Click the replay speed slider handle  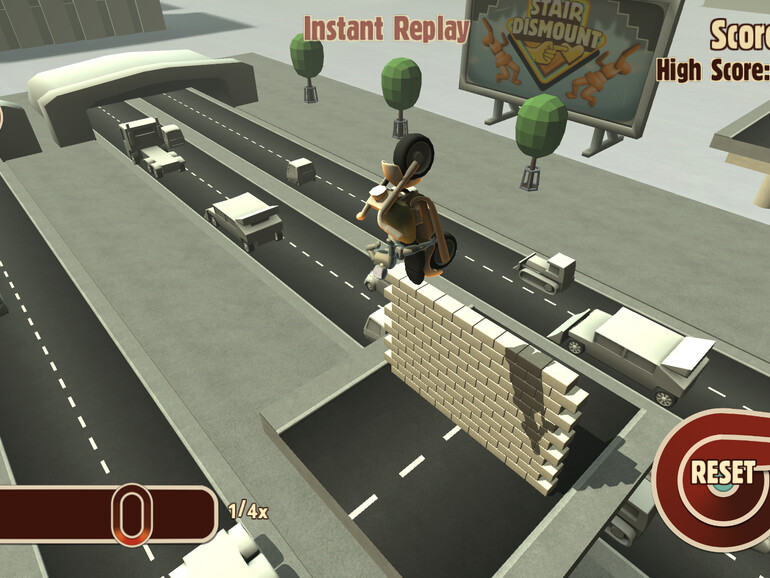point(131,514)
